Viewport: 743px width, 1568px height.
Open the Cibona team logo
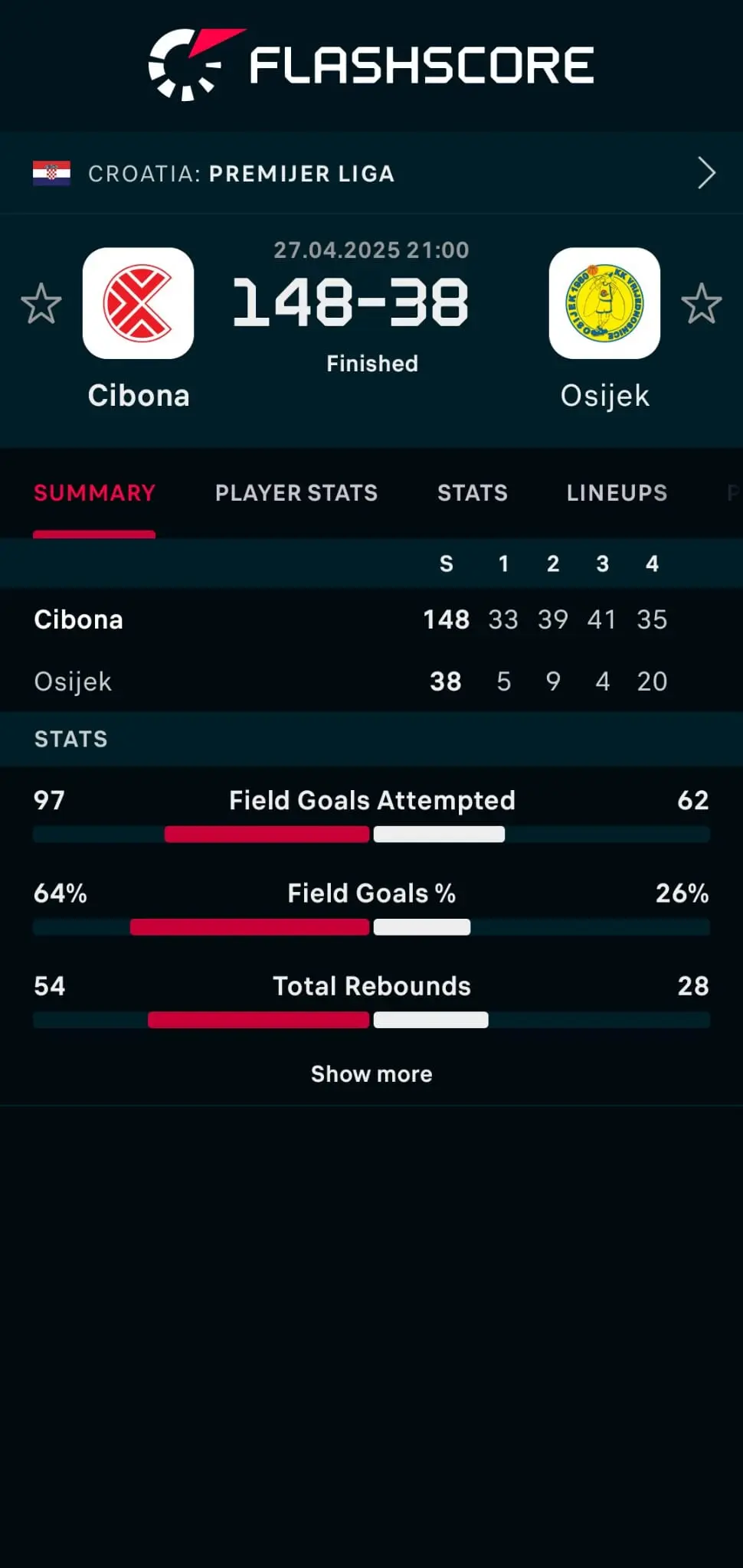pyautogui.click(x=139, y=303)
